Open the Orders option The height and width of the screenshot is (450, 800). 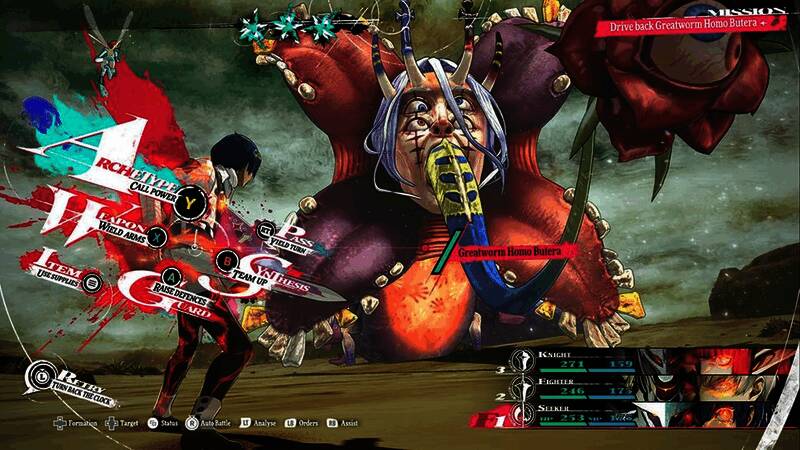tap(305, 424)
